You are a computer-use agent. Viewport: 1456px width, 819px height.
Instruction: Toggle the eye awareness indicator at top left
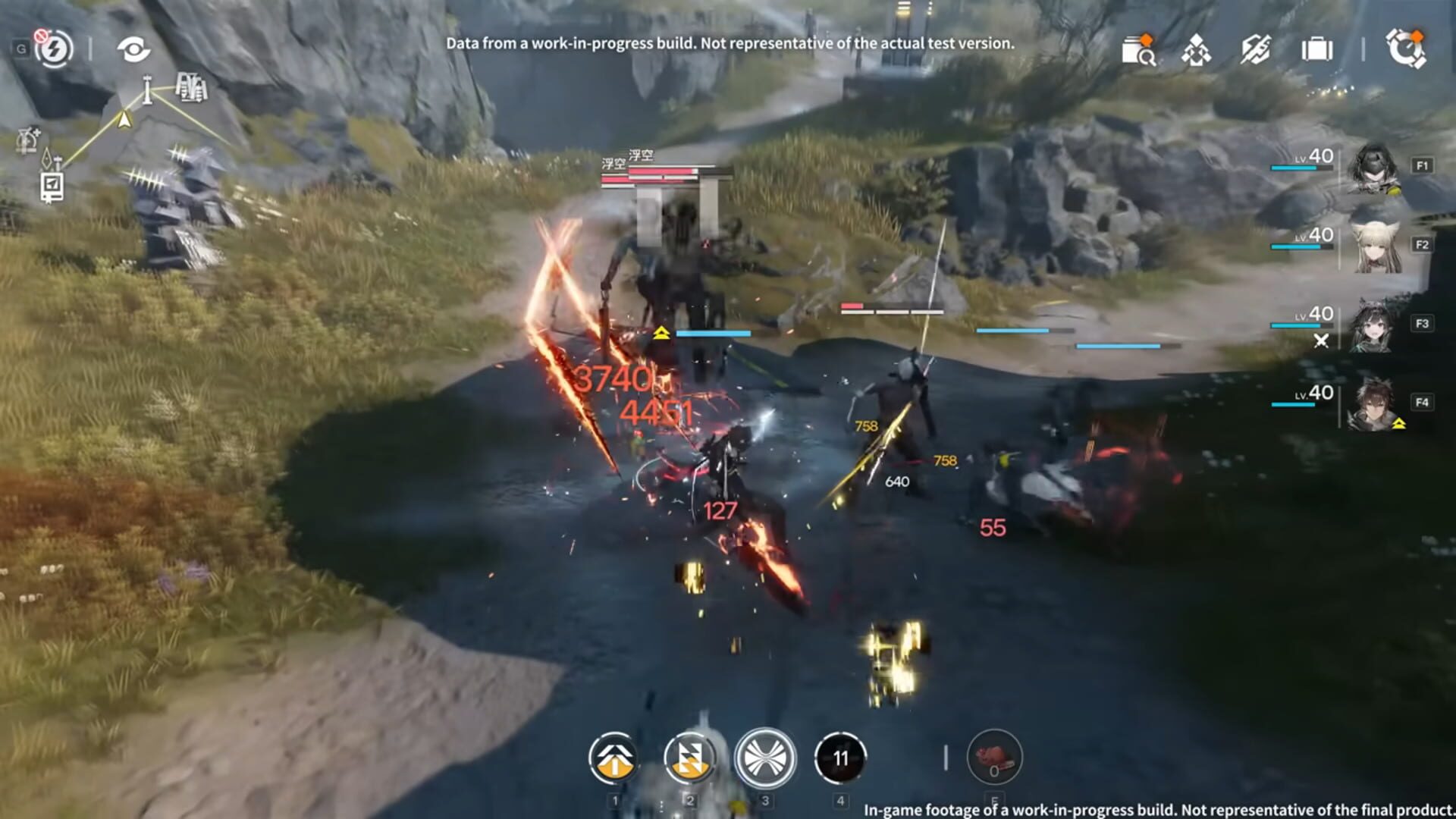(x=134, y=49)
